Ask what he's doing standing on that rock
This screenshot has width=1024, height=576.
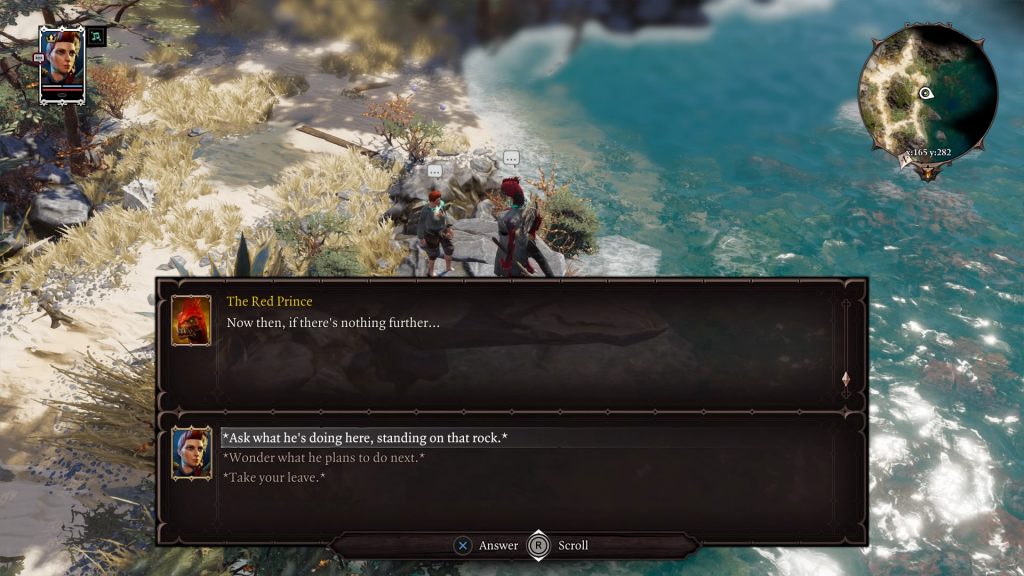coord(364,438)
